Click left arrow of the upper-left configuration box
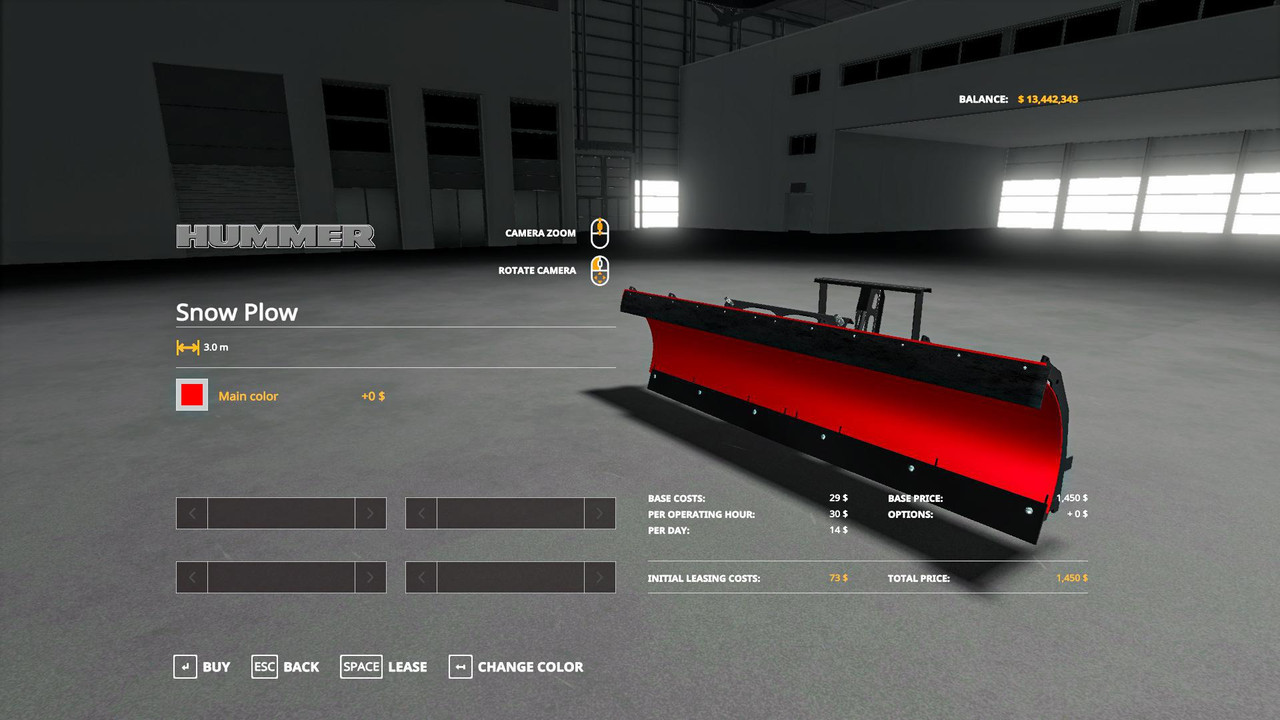 click(190, 513)
